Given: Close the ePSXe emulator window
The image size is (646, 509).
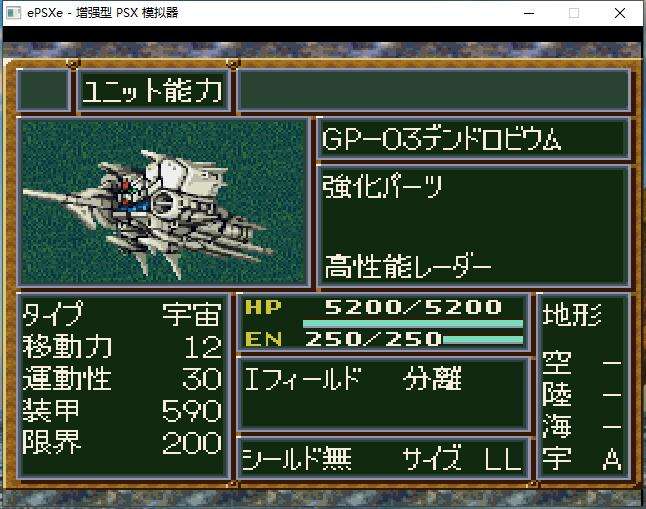Looking at the screenshot, I should pos(621,14).
